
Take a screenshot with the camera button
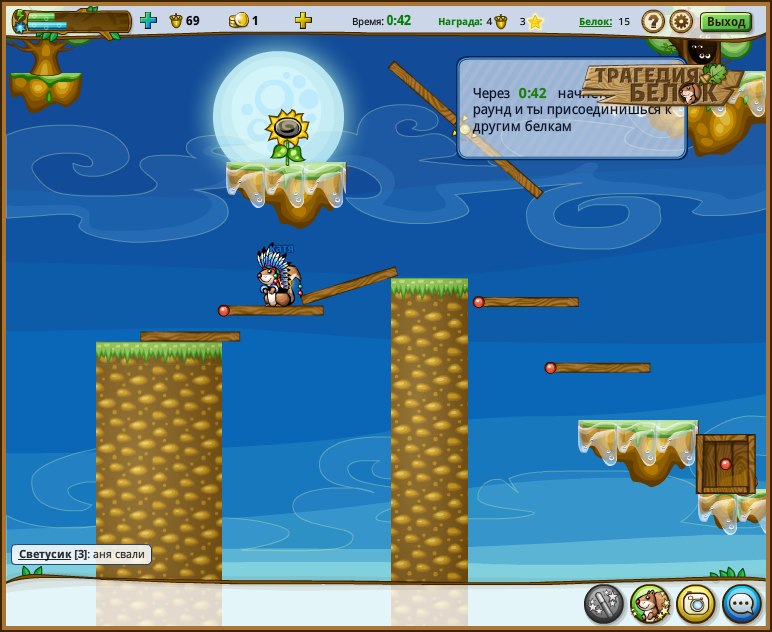(x=696, y=603)
